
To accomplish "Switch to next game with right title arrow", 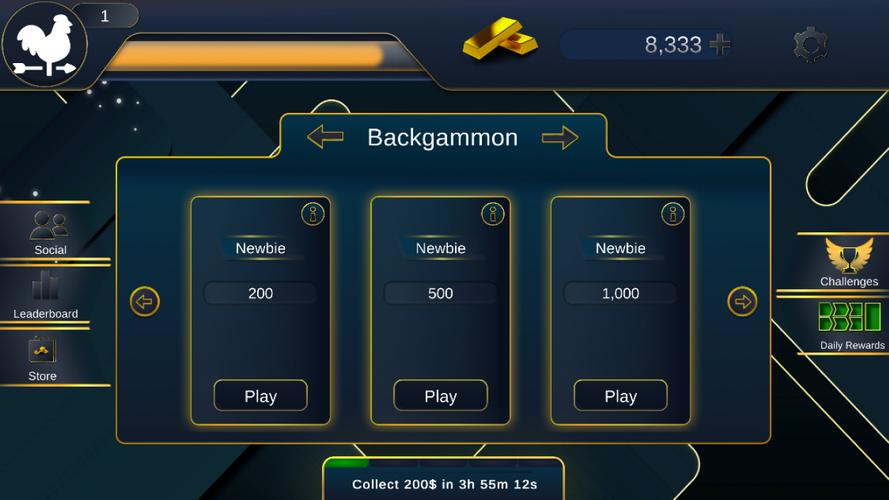I will (560, 137).
